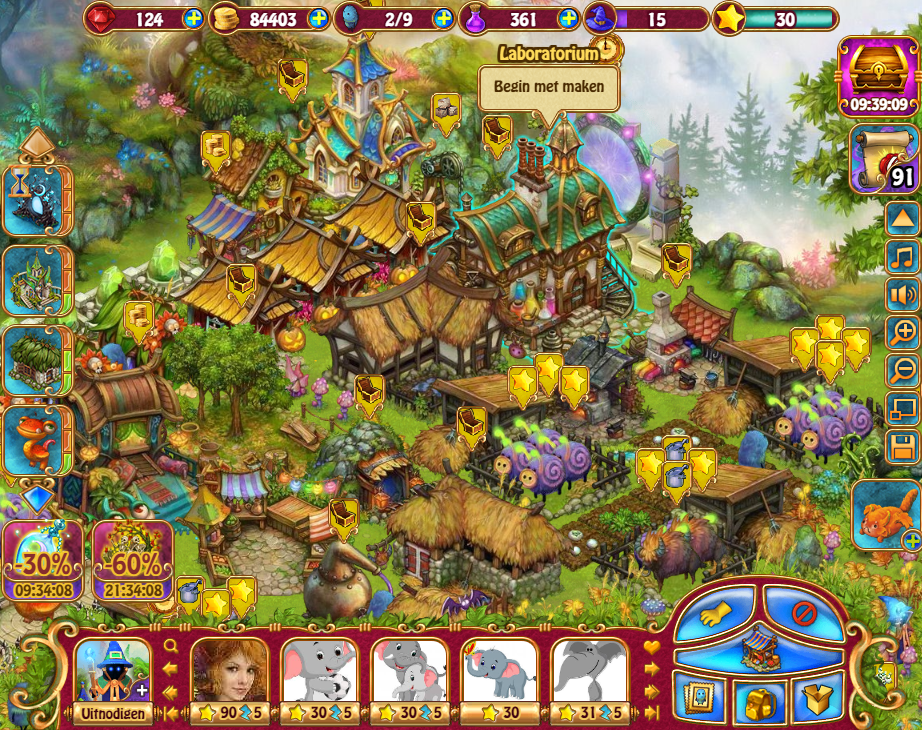Switch to fullscreen mode

click(902, 407)
